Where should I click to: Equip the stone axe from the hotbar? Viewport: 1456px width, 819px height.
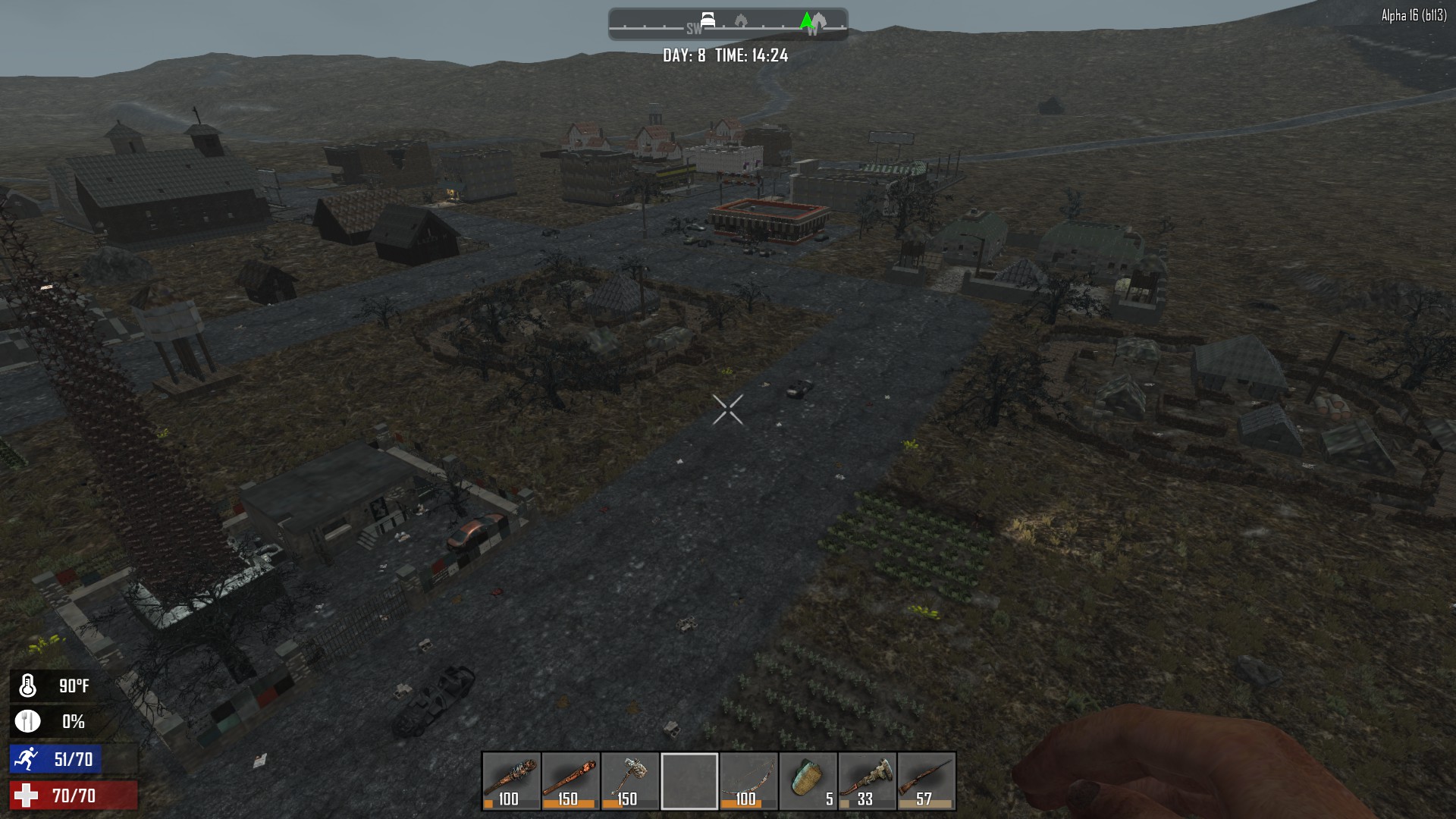(x=629, y=781)
